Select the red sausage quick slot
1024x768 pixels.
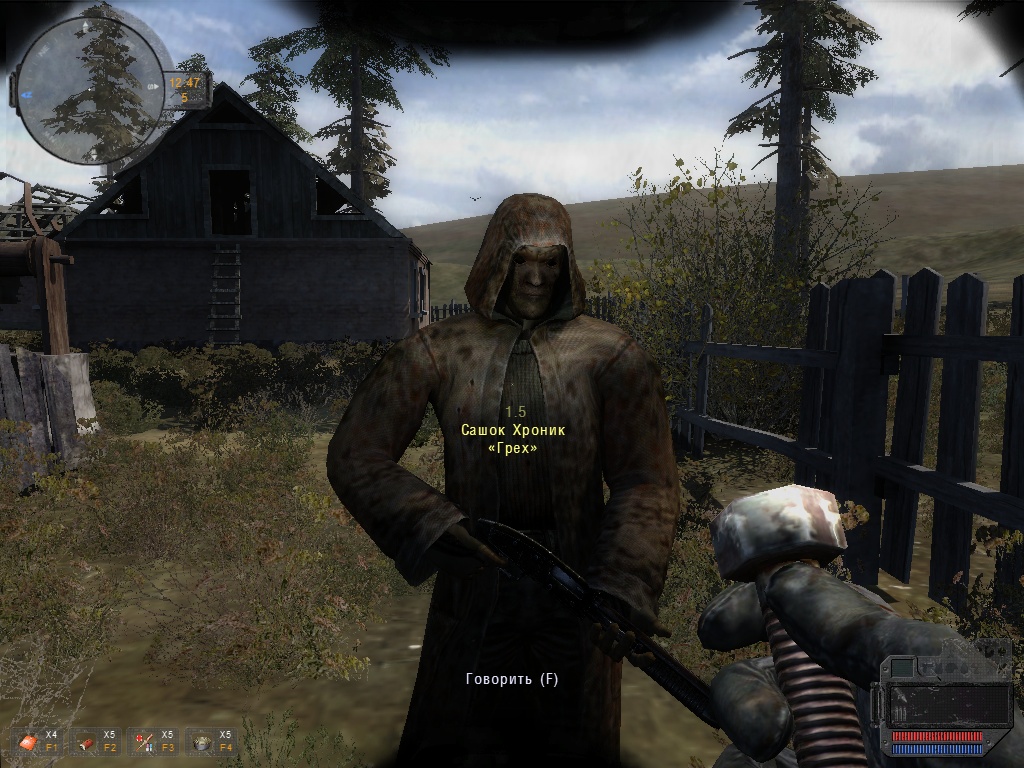[85, 741]
